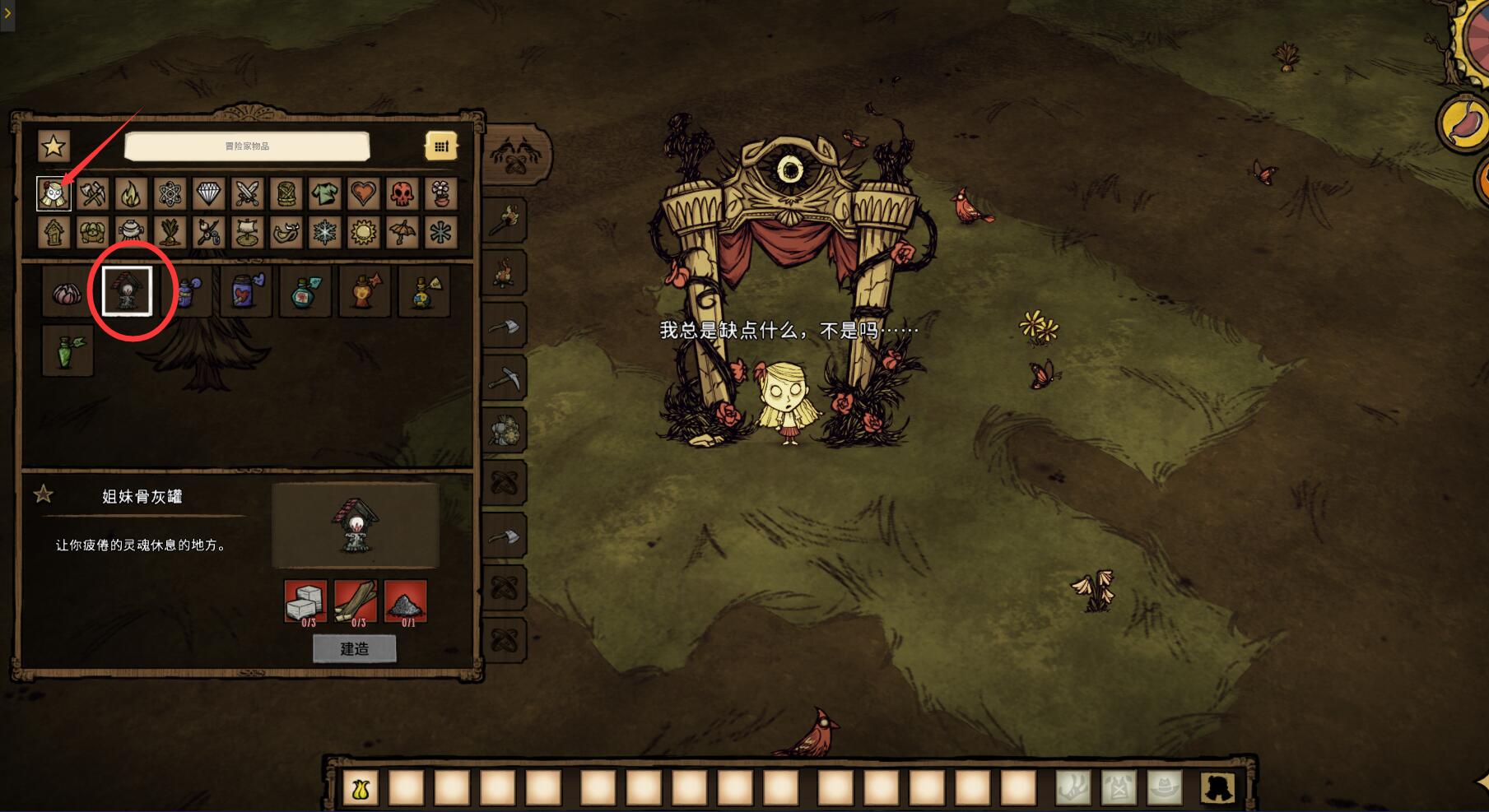The width and height of the screenshot is (1489, 812).
Task: Choose the diamond Refine category
Action: pos(209,194)
